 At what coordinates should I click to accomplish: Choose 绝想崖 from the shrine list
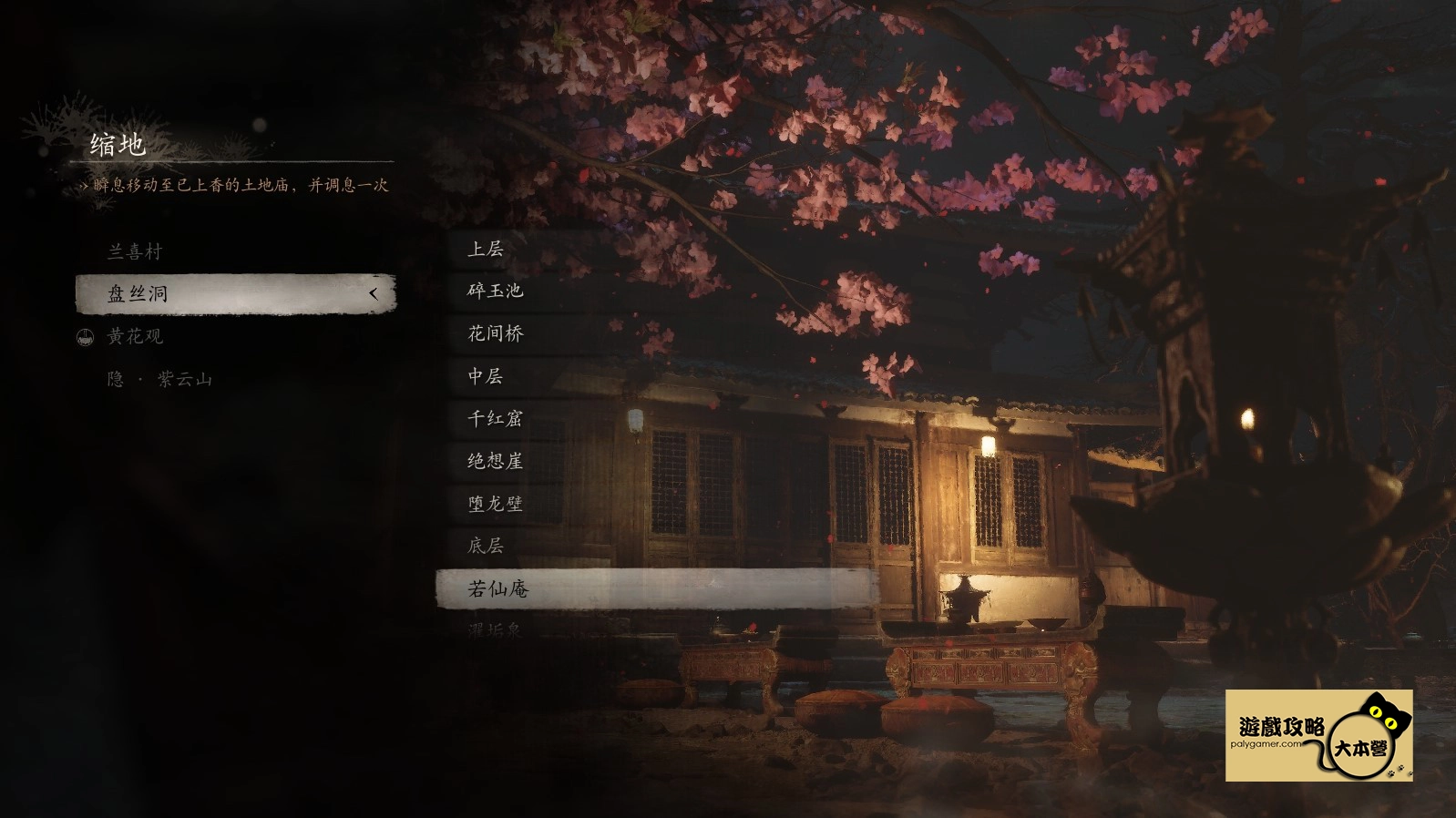pos(495,461)
